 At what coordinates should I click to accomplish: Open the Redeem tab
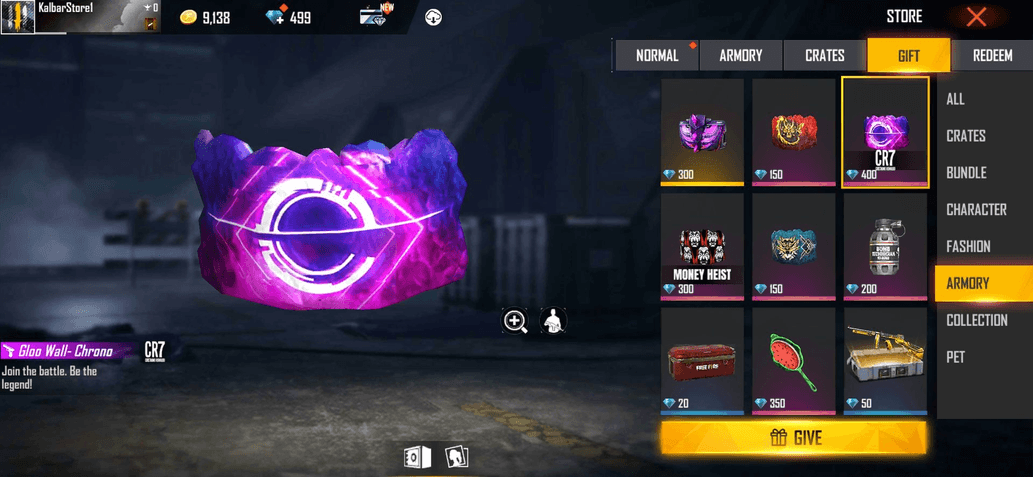[992, 56]
